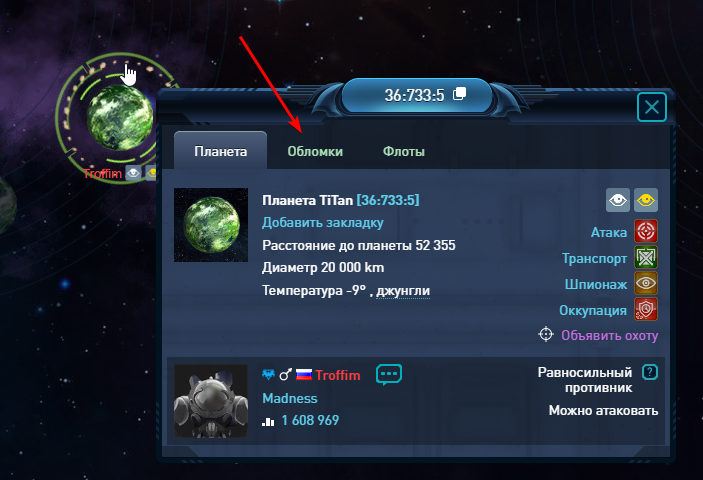The image size is (703, 480).
Task: Launch an Атака on planet TiTan
Action: tap(646, 233)
